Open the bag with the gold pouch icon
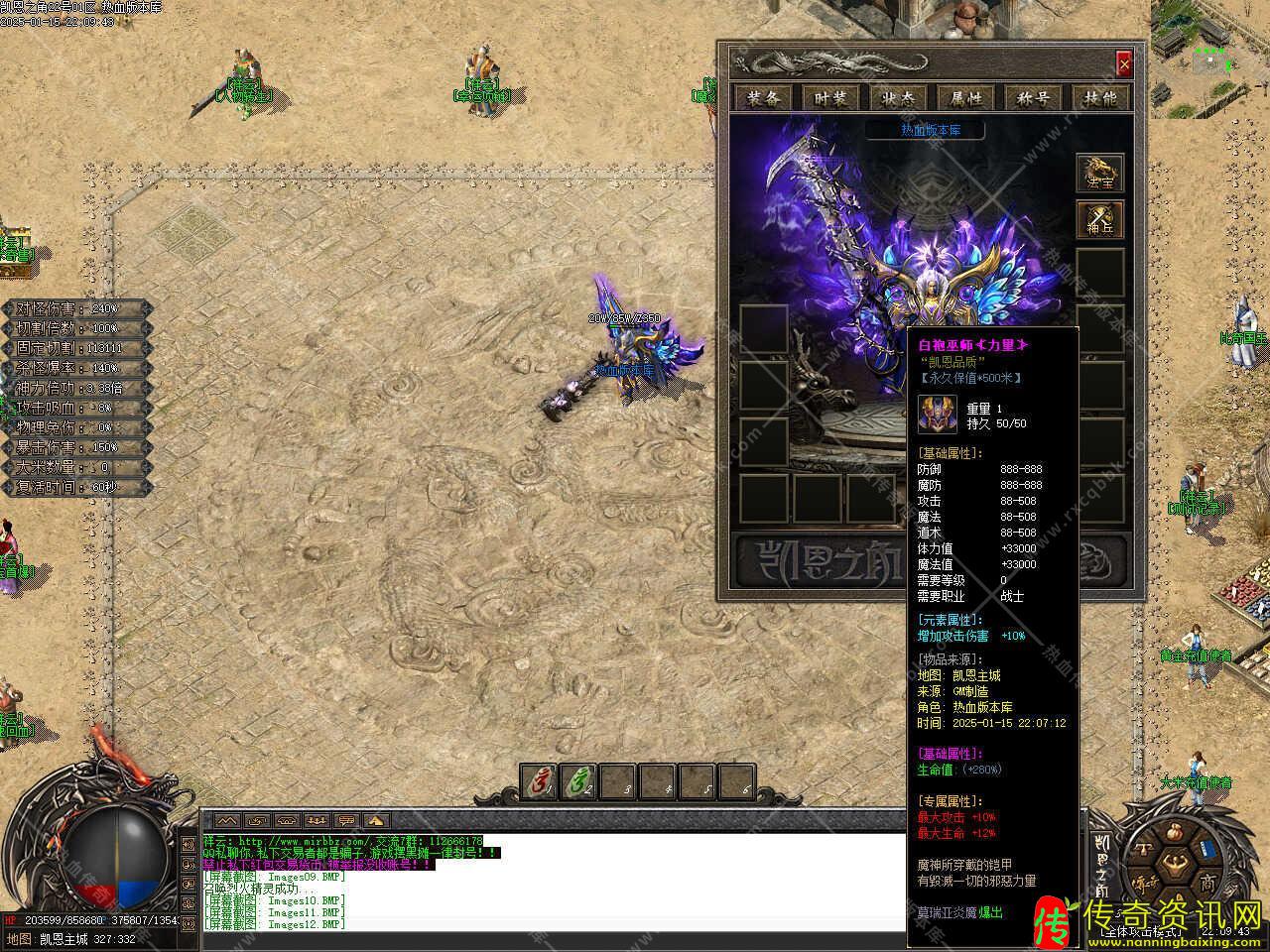The image size is (1270, 952). [x=1176, y=831]
